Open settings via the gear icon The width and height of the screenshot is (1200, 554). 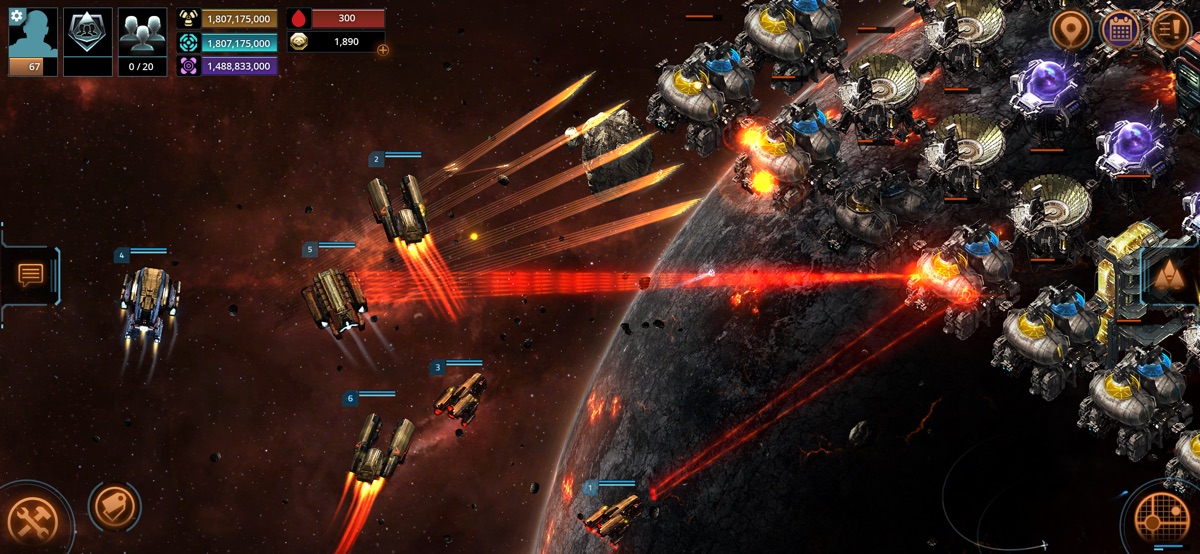pyautogui.click(x=16, y=16)
